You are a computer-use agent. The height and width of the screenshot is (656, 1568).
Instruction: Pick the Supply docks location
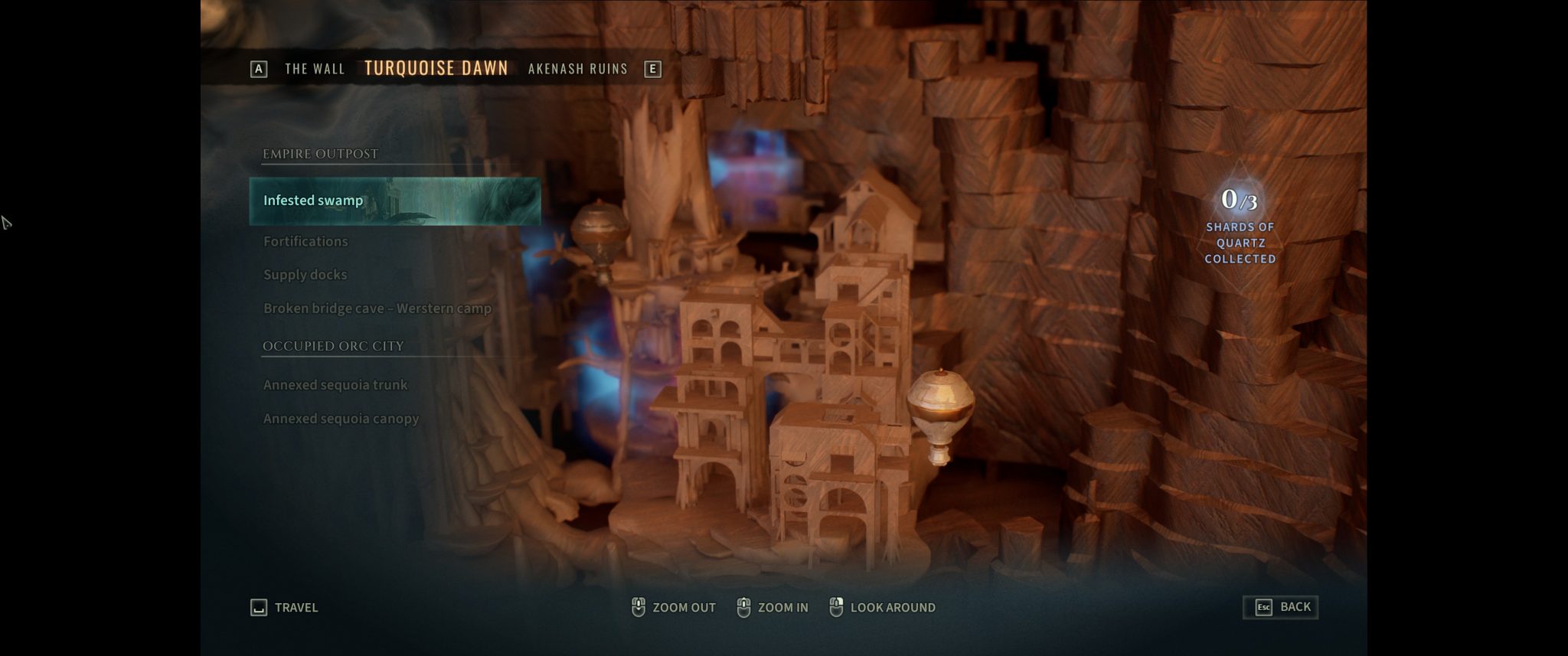305,275
